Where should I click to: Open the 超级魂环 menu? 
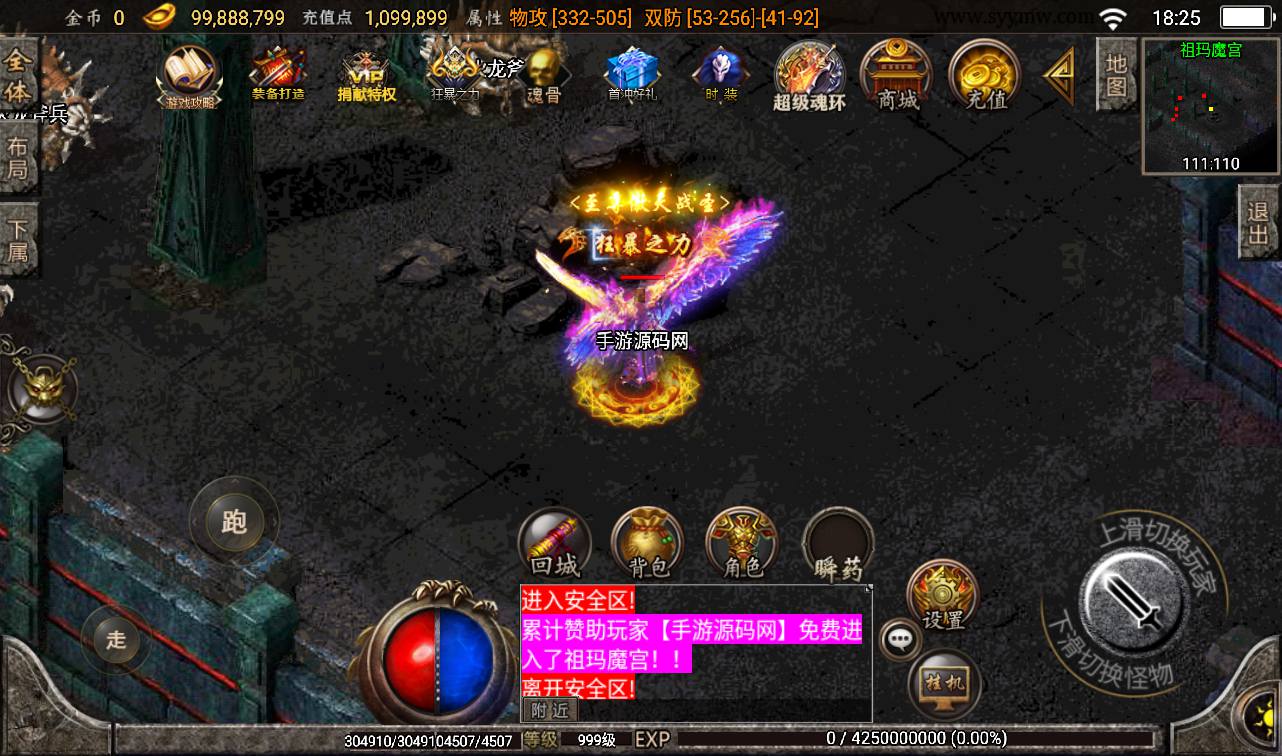(809, 75)
